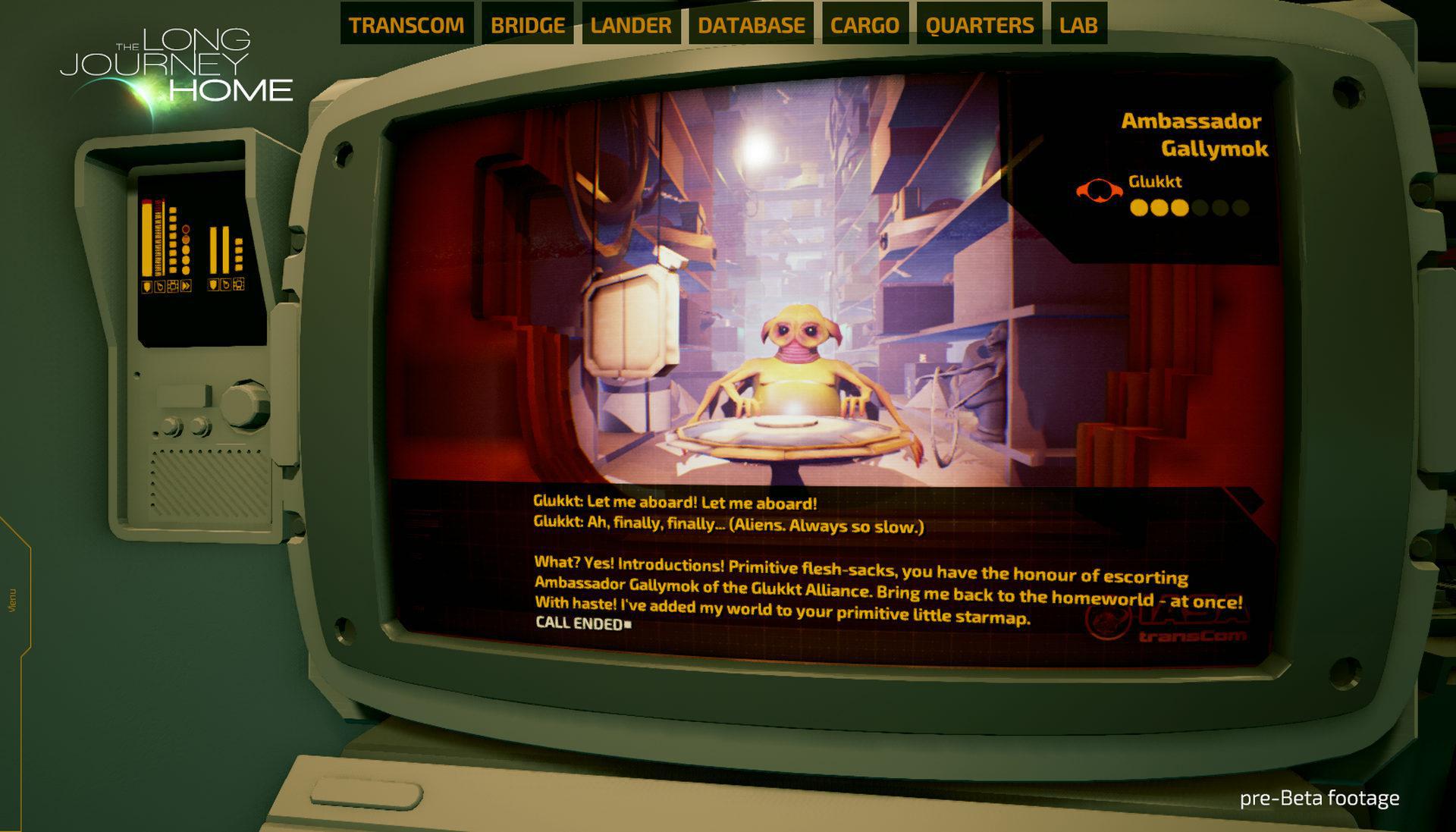1456x832 pixels.
Task: Open the LAB section
Action: (x=1077, y=24)
